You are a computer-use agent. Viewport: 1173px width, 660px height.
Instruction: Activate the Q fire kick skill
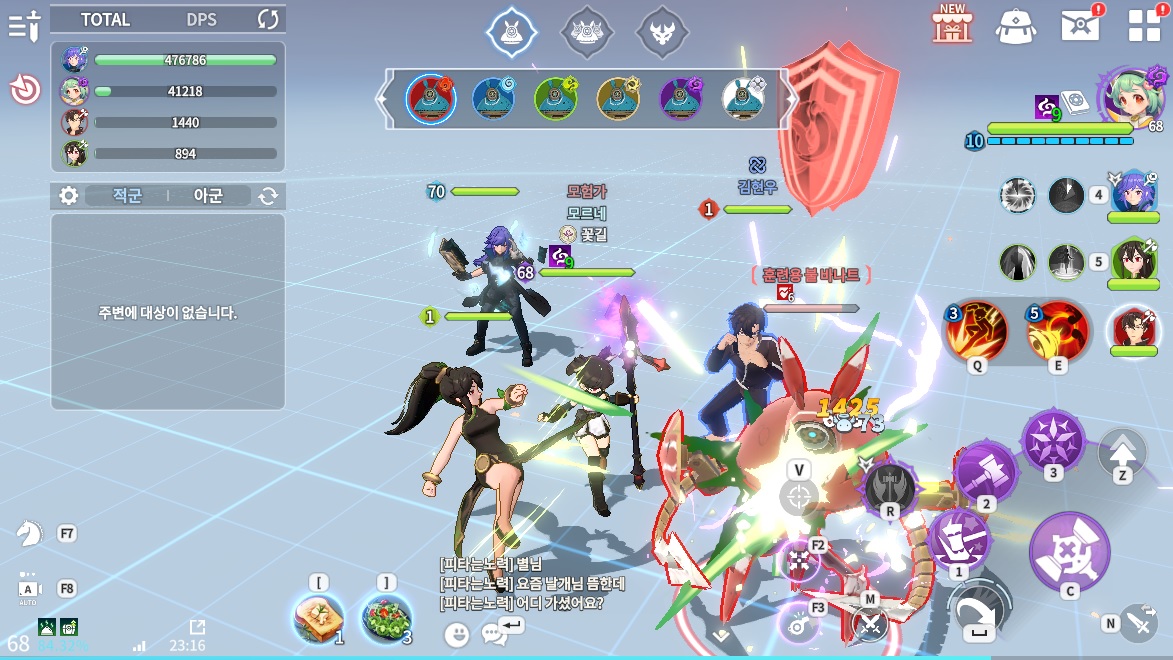(975, 332)
